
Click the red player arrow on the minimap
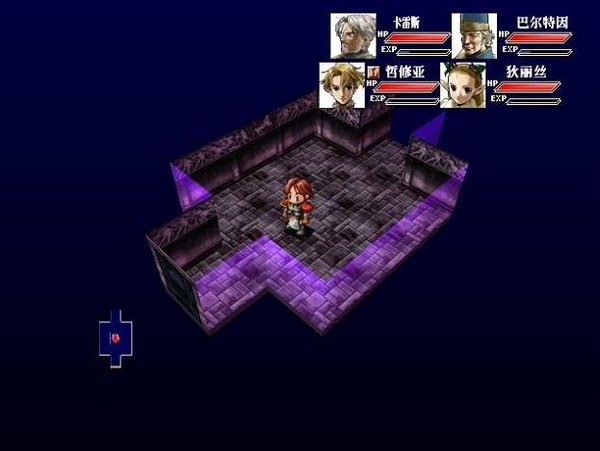point(116,339)
